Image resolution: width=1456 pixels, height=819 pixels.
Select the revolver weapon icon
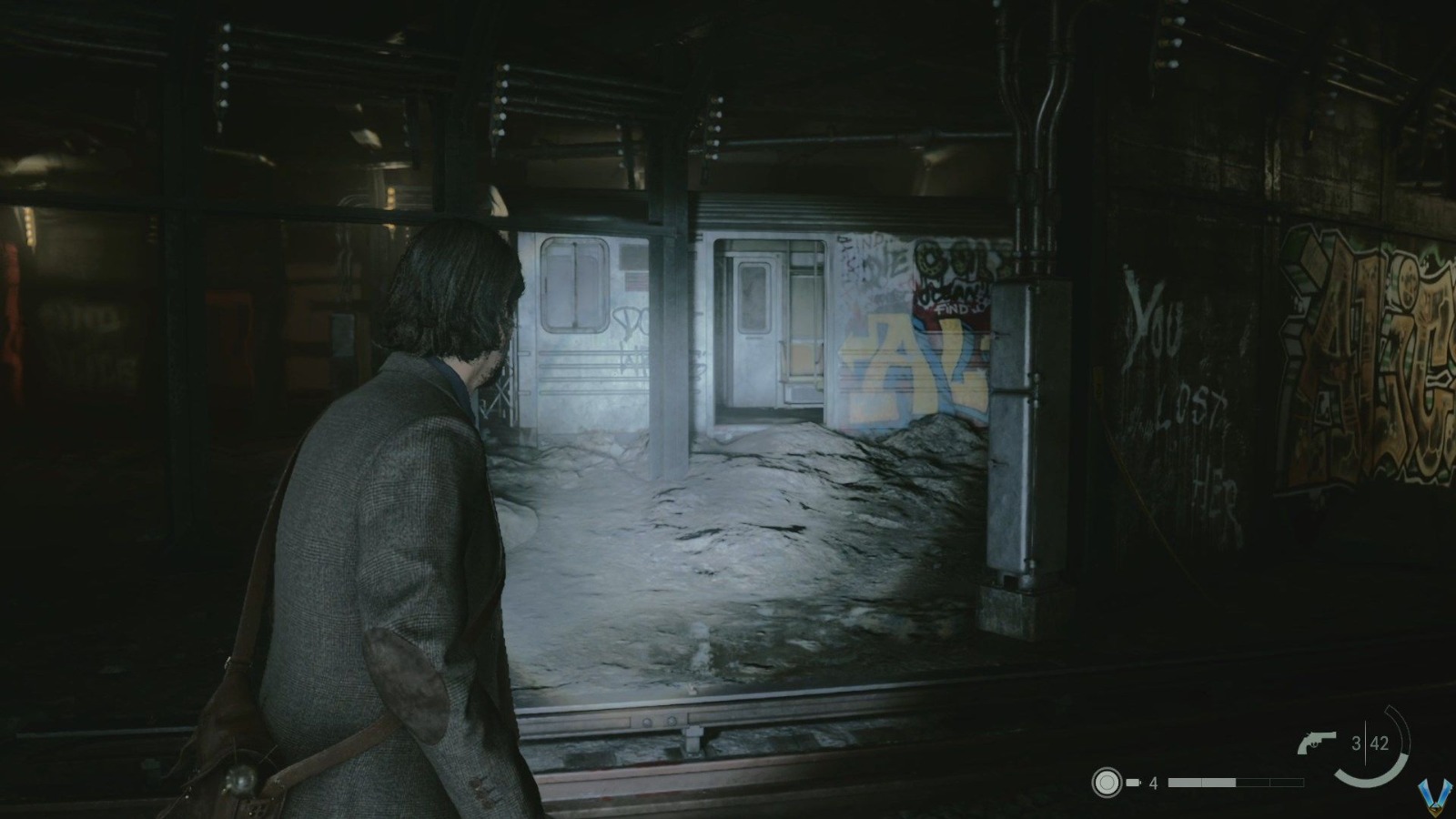[x=1315, y=741]
